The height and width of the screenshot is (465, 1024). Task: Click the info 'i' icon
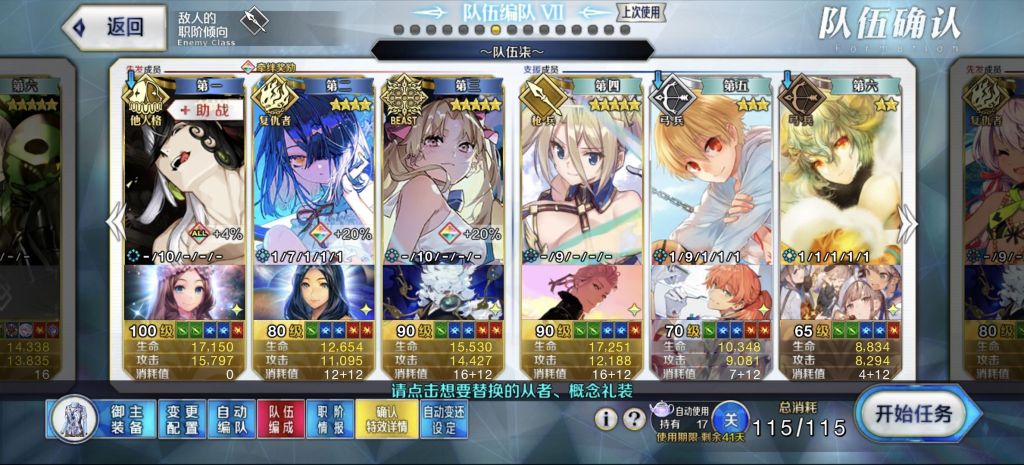coord(606,419)
